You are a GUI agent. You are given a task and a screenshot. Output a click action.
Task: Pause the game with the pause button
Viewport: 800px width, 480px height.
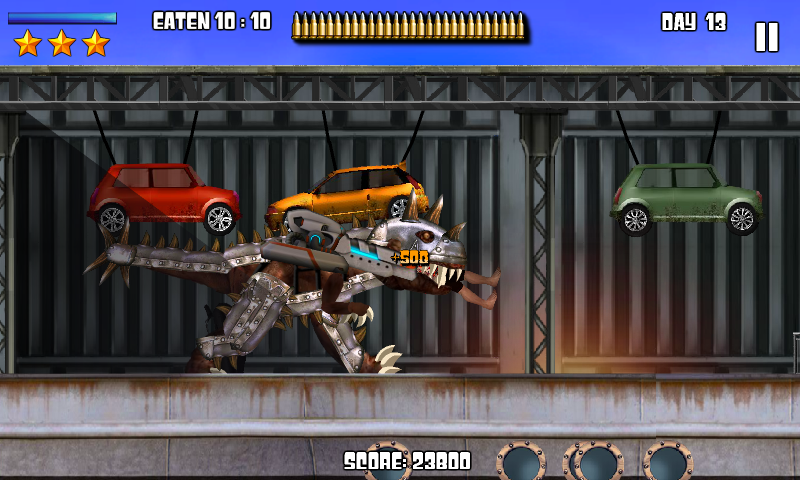coord(766,37)
